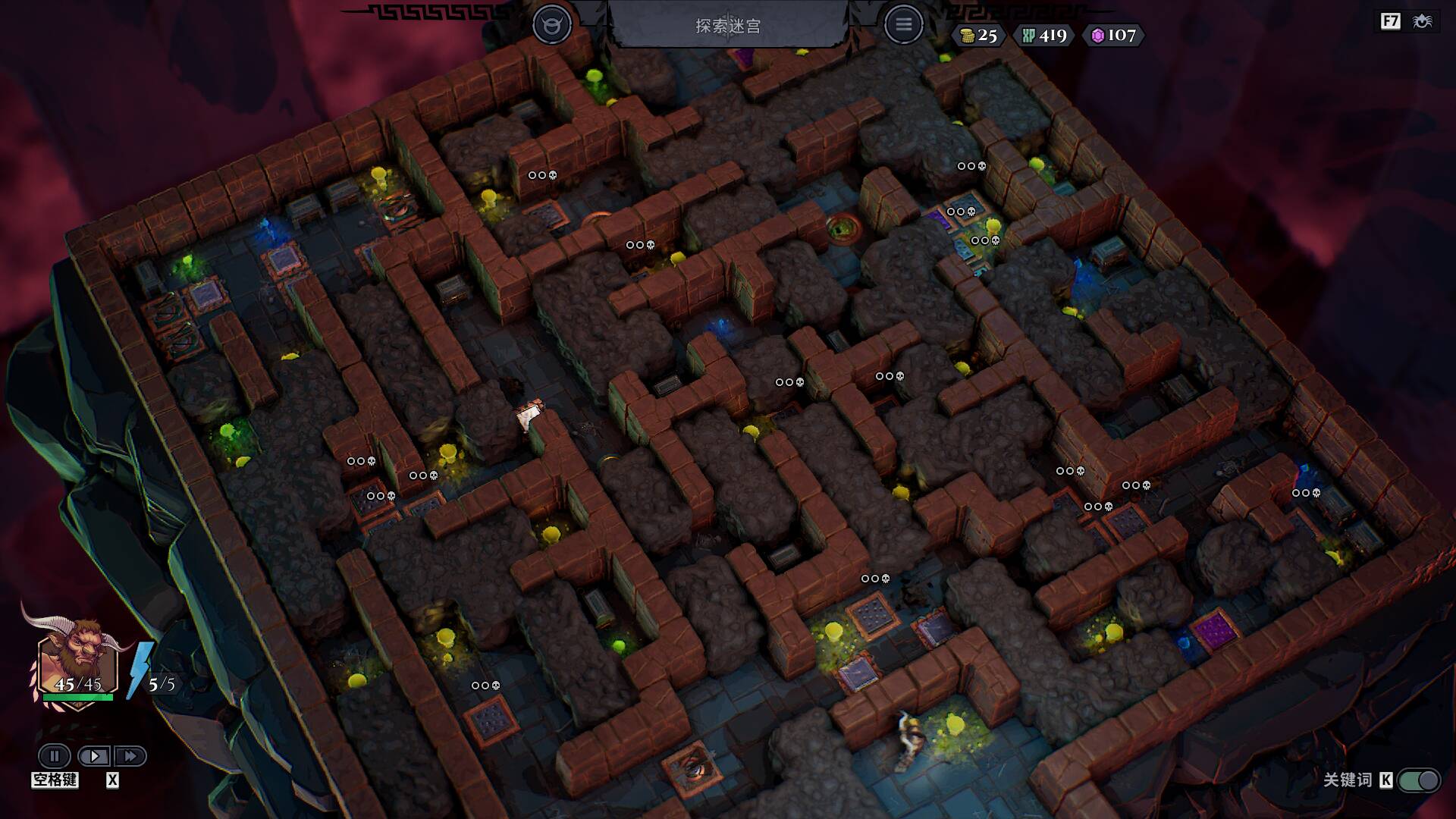Image resolution: width=1456 pixels, height=819 pixels.
Task: Click the 探索迷宫 objective banner
Action: (x=728, y=26)
